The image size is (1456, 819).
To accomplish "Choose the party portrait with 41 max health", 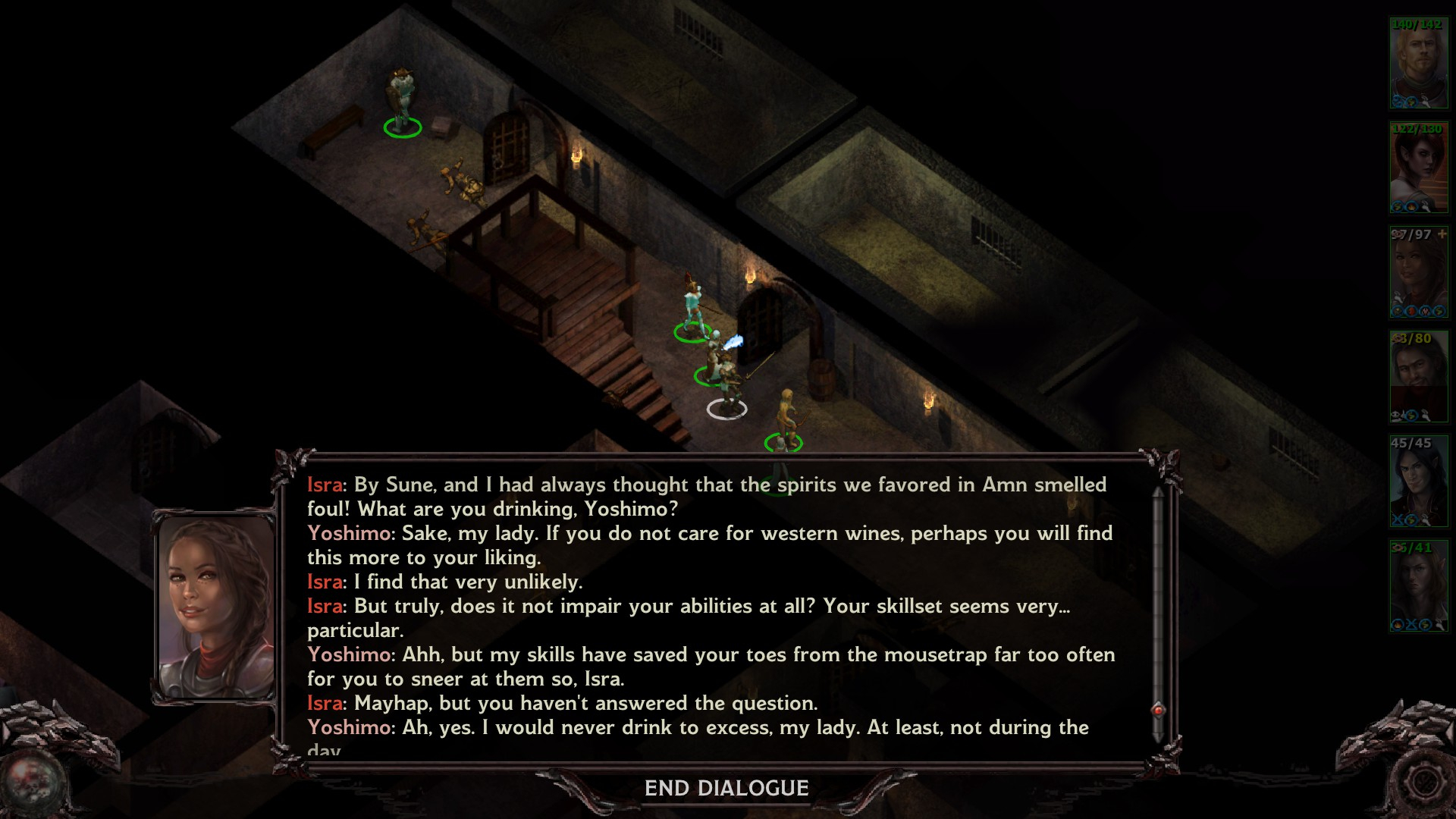I will (x=1418, y=585).
